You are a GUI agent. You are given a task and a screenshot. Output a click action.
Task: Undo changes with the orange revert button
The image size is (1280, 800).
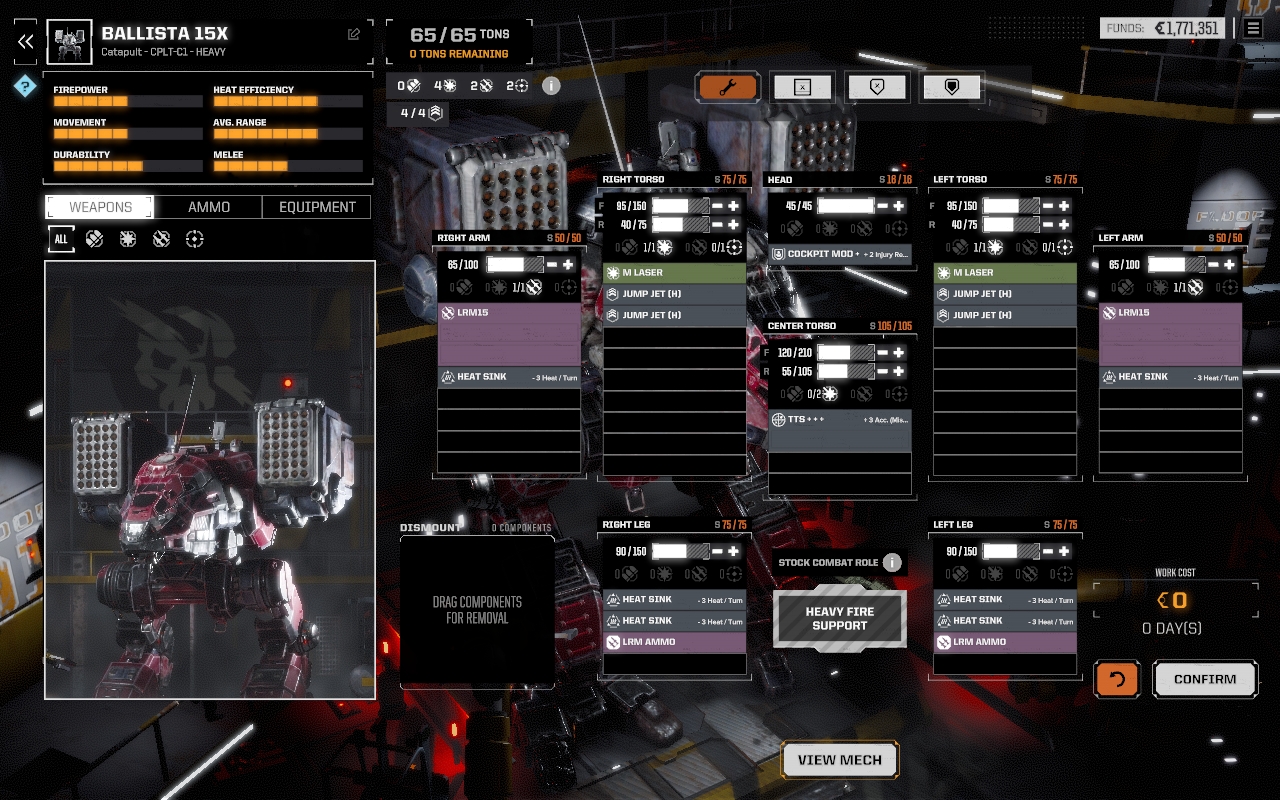click(1117, 679)
